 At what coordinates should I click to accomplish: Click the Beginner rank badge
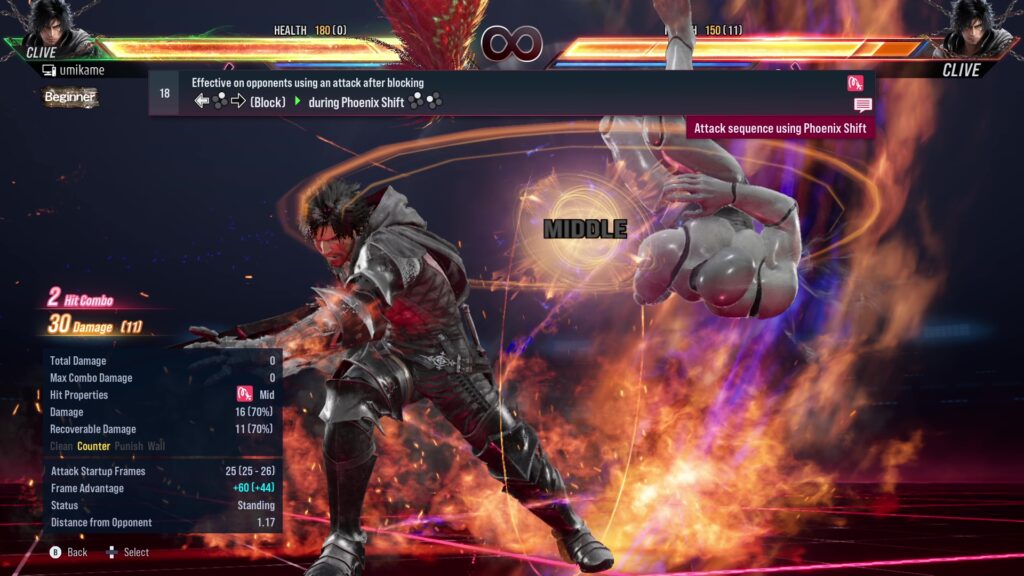(x=70, y=97)
